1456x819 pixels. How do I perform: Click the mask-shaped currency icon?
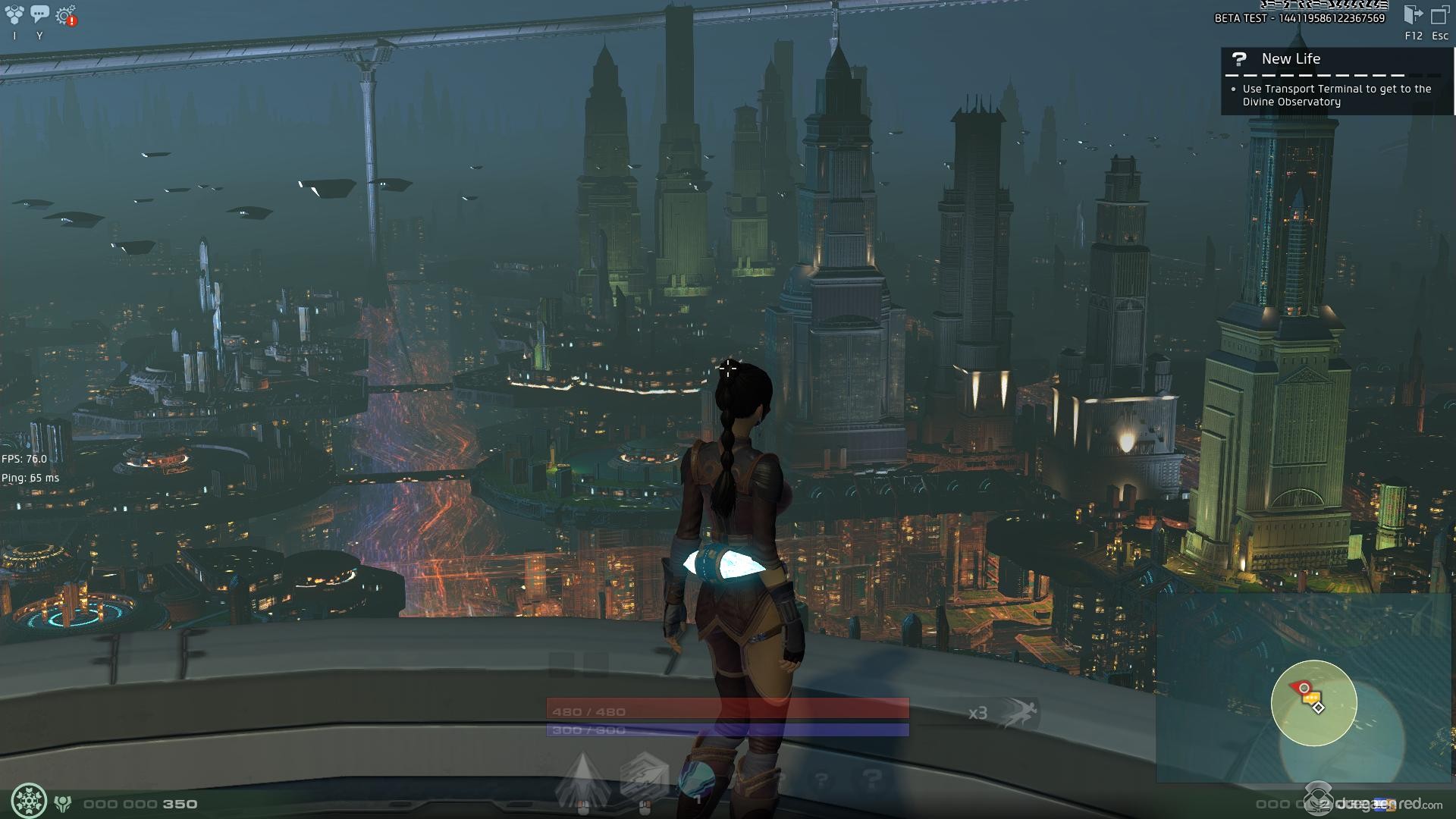pyautogui.click(x=64, y=803)
